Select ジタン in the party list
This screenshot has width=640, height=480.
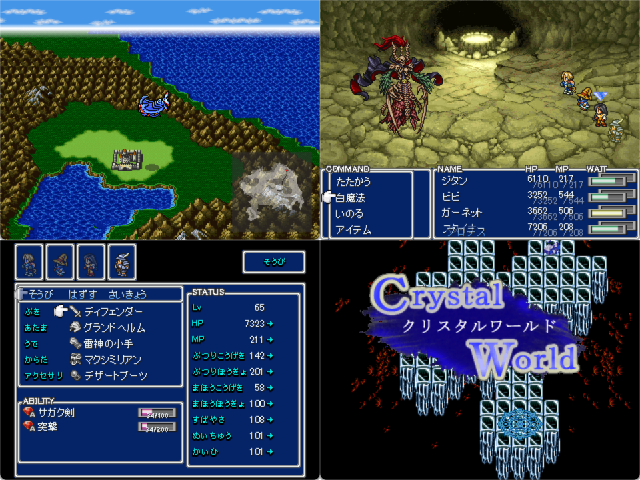(x=454, y=180)
